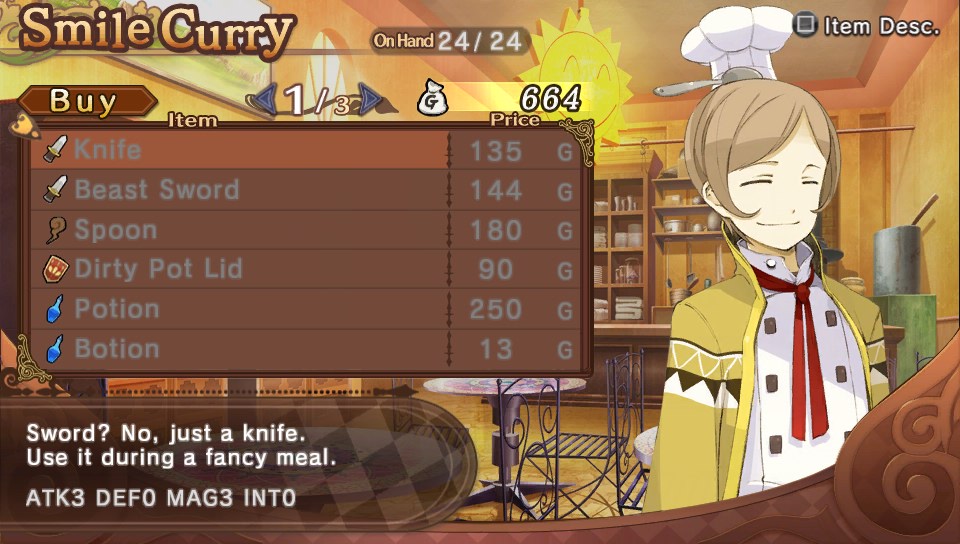Choose Beast Sword from the shop list
The height and width of the screenshot is (544, 960).
(x=300, y=190)
